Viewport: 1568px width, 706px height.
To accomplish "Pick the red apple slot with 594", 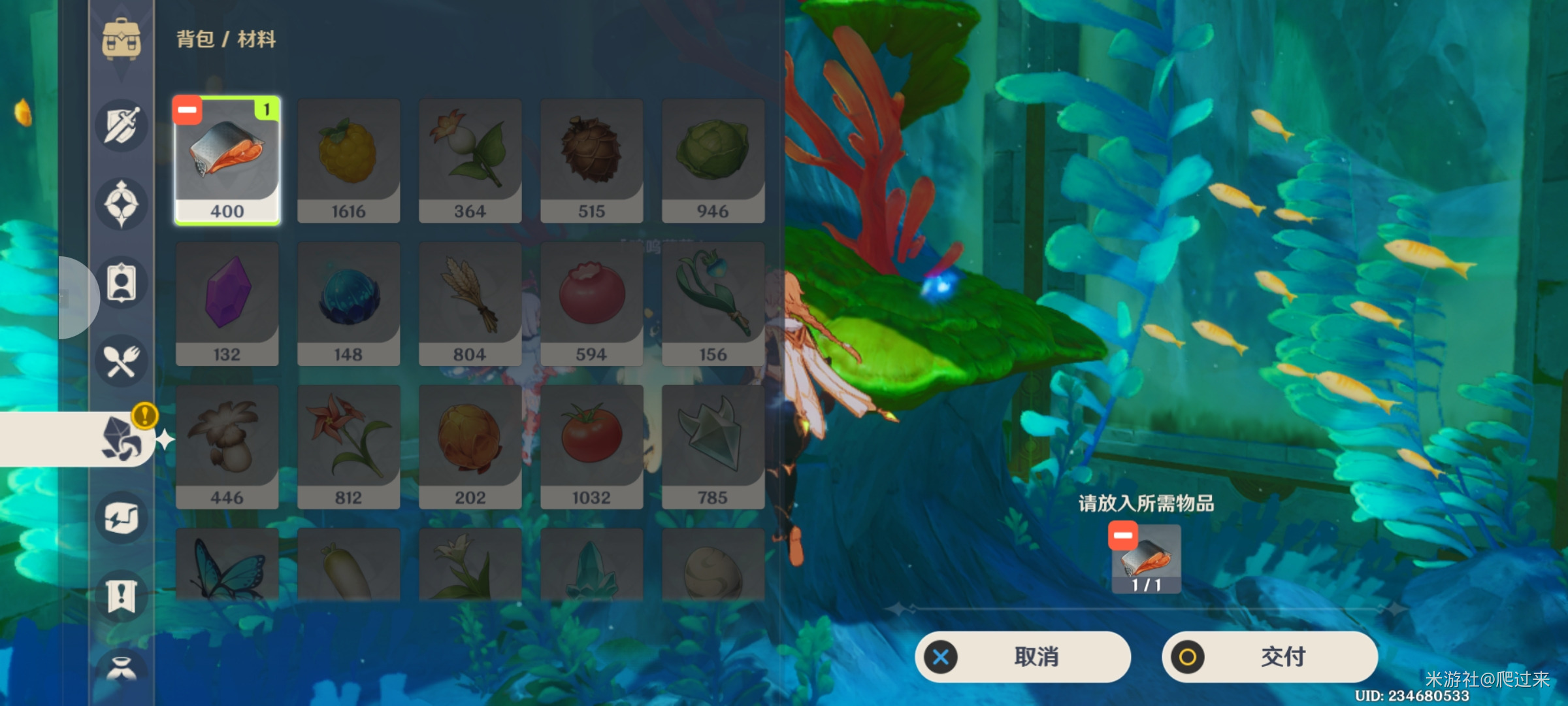I will [x=591, y=304].
